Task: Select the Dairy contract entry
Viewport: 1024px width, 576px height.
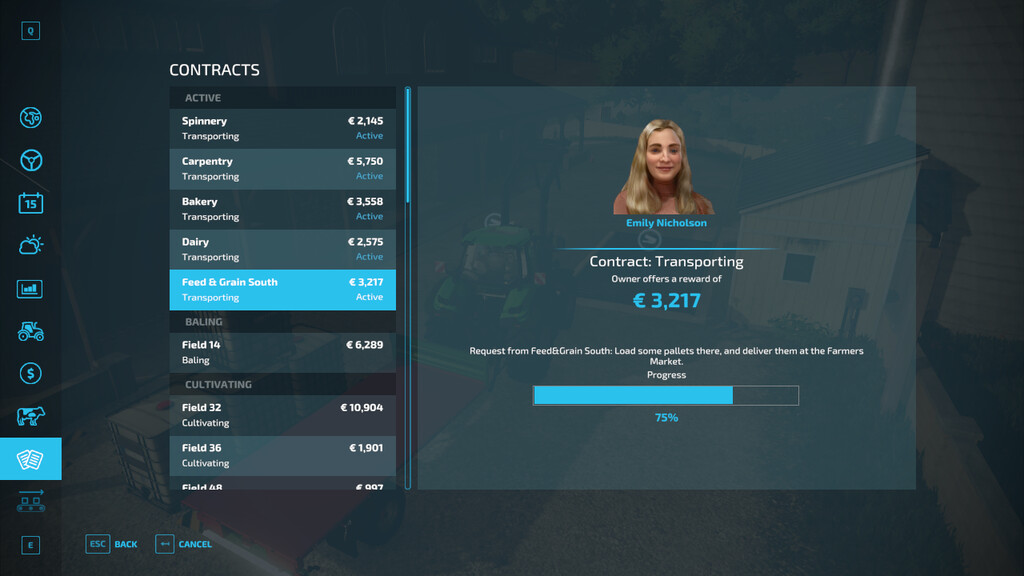Action: tap(282, 249)
